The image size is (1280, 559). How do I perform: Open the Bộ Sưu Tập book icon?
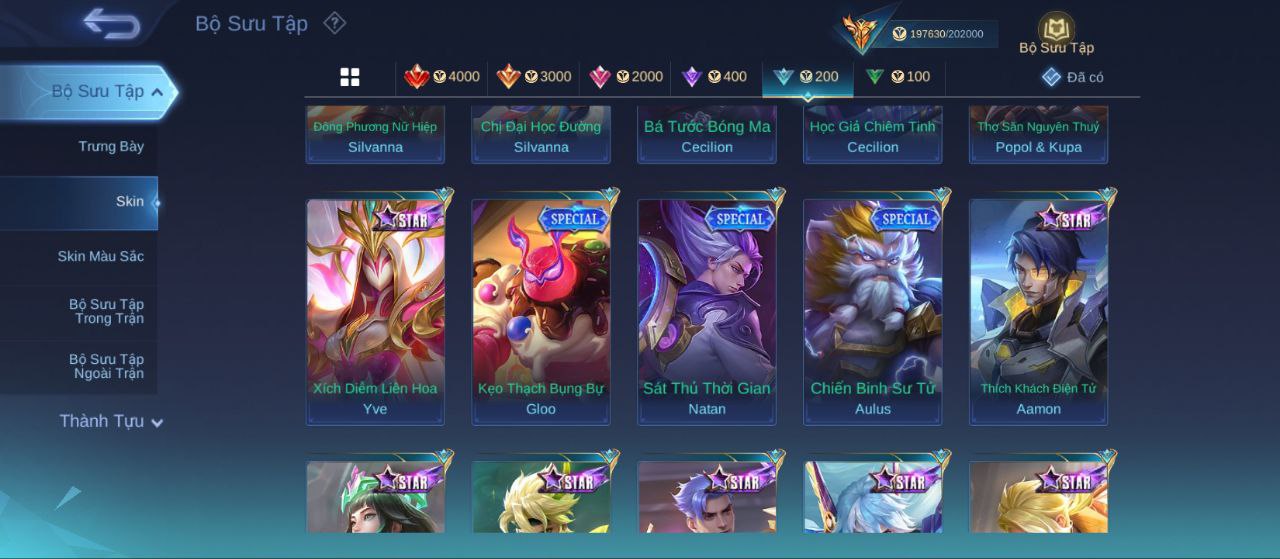click(1056, 32)
